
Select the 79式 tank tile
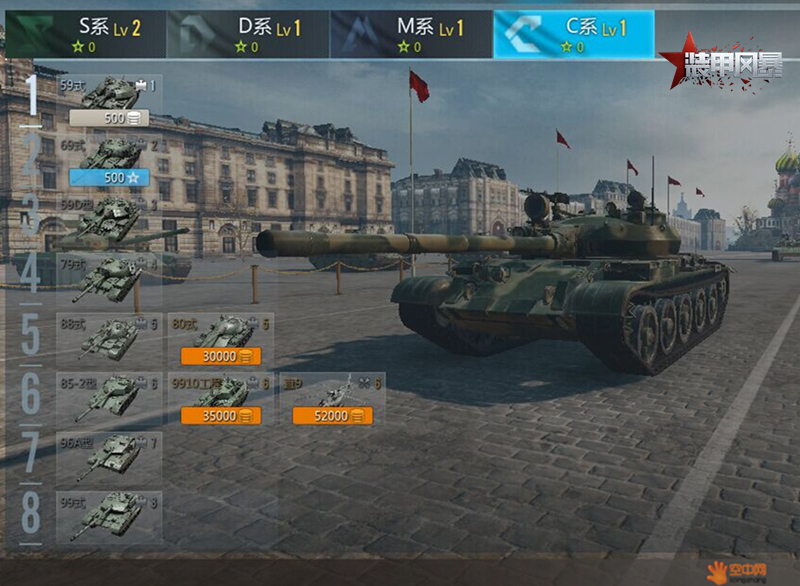[109, 278]
